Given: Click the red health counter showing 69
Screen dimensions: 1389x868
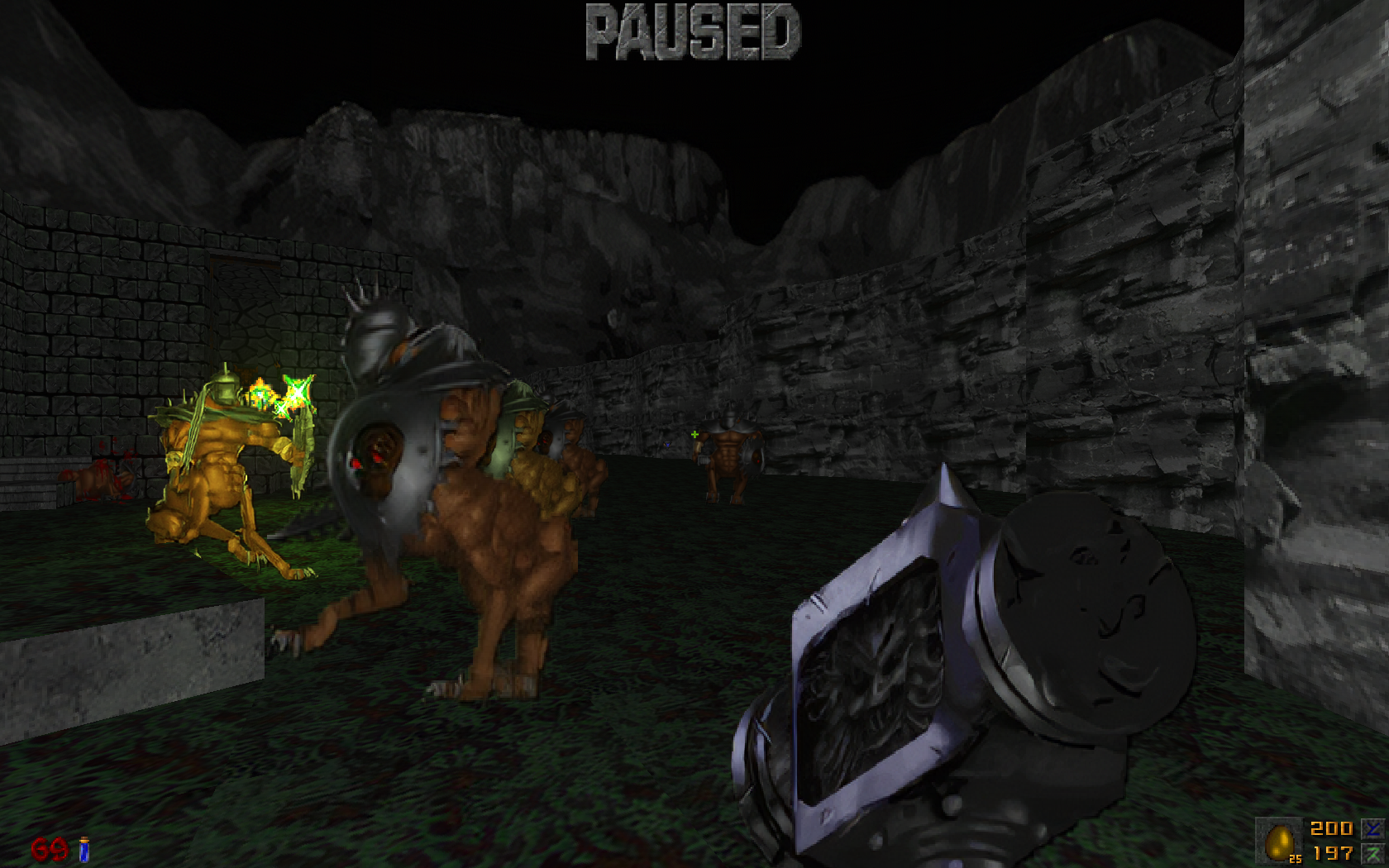Looking at the screenshot, I should coord(48,849).
